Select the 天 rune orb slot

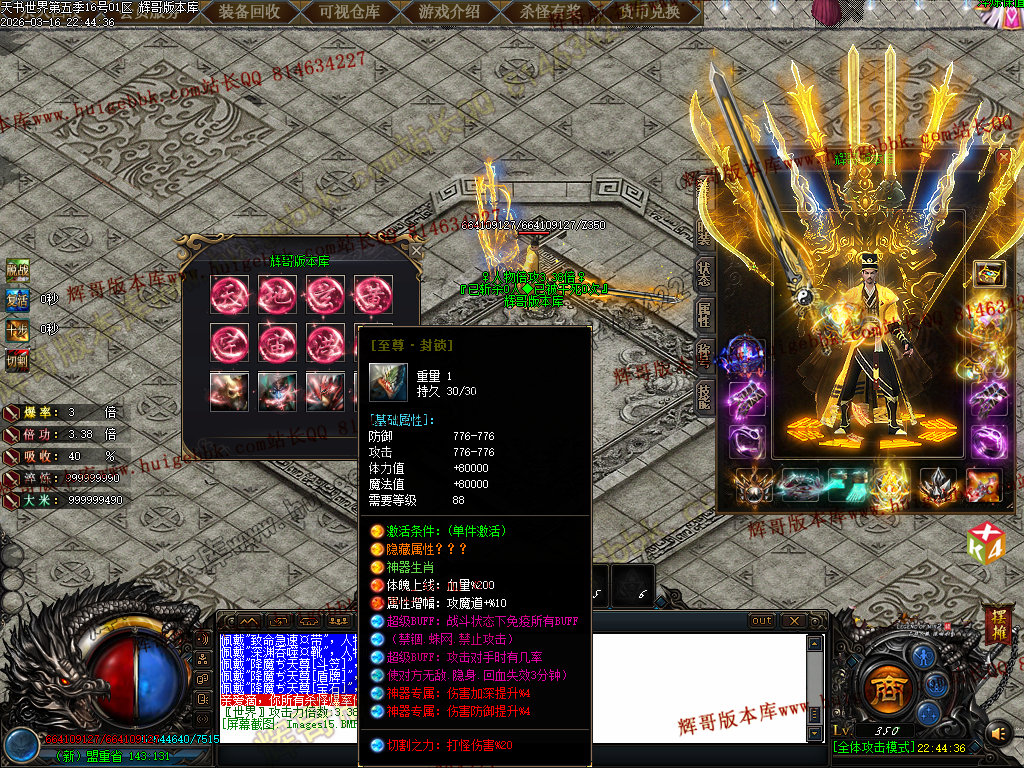[x=229, y=295]
